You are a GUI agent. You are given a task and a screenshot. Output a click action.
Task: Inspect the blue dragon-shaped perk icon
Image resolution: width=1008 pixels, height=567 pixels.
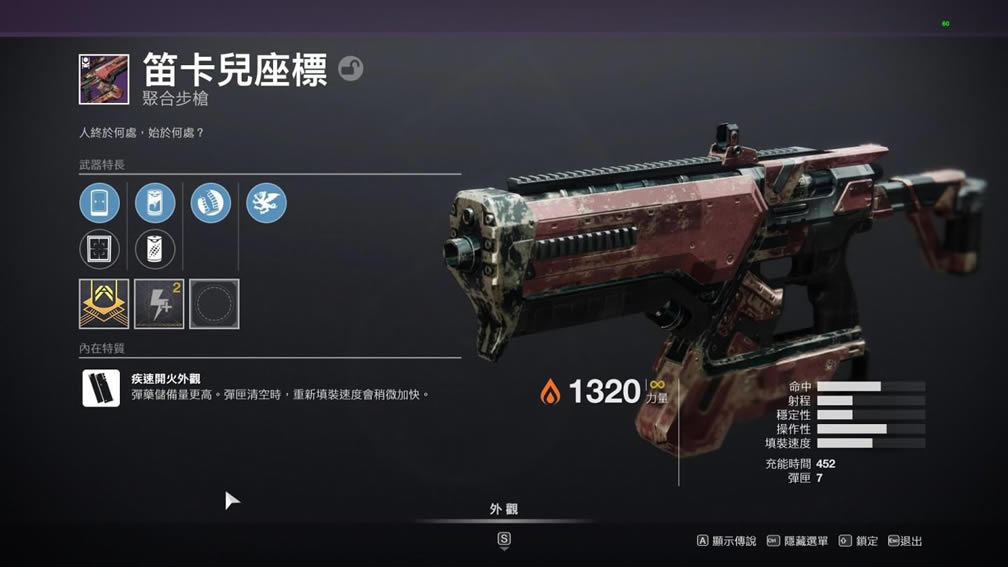coord(266,203)
